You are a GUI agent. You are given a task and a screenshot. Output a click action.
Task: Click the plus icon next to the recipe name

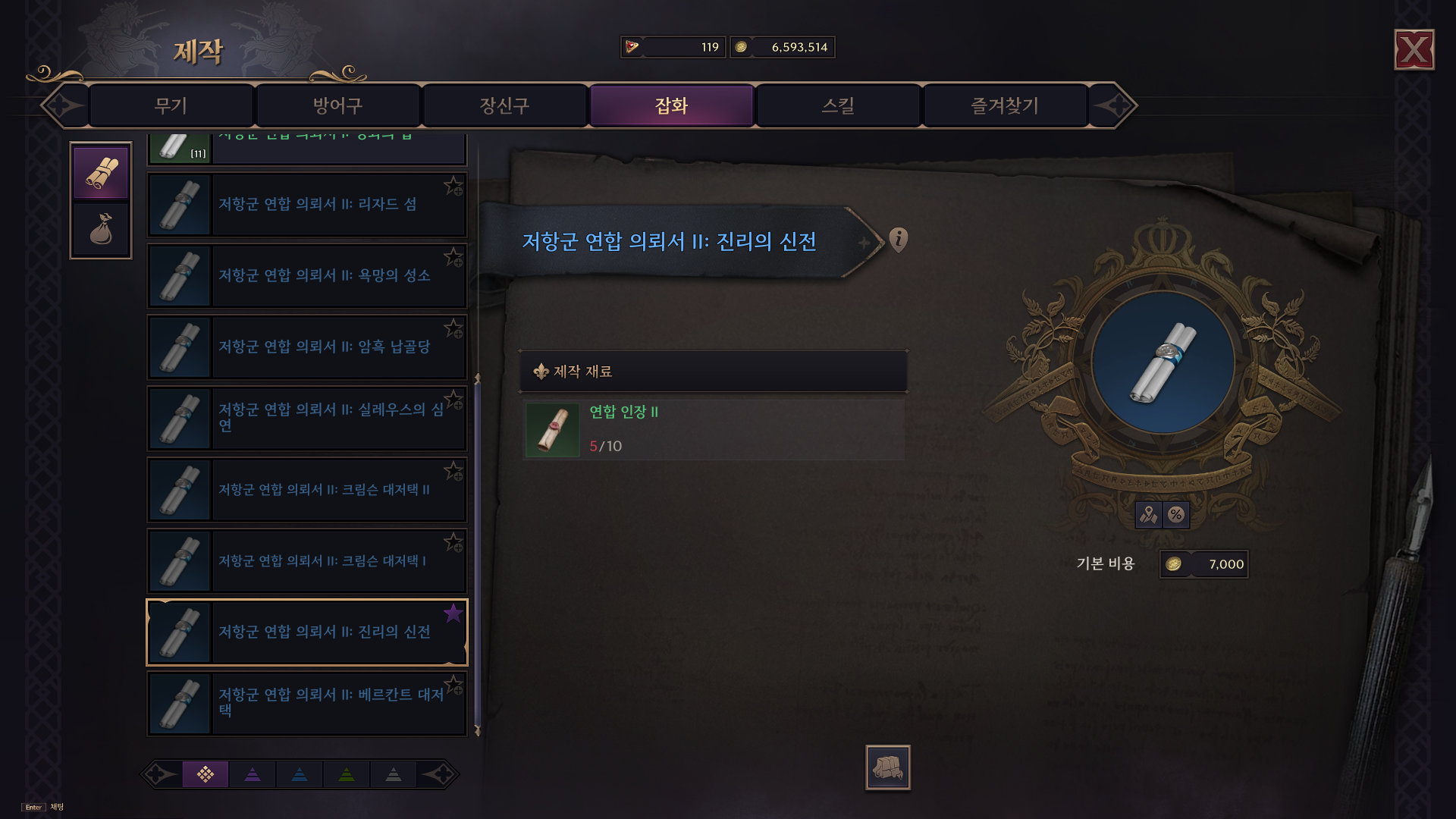click(x=864, y=243)
